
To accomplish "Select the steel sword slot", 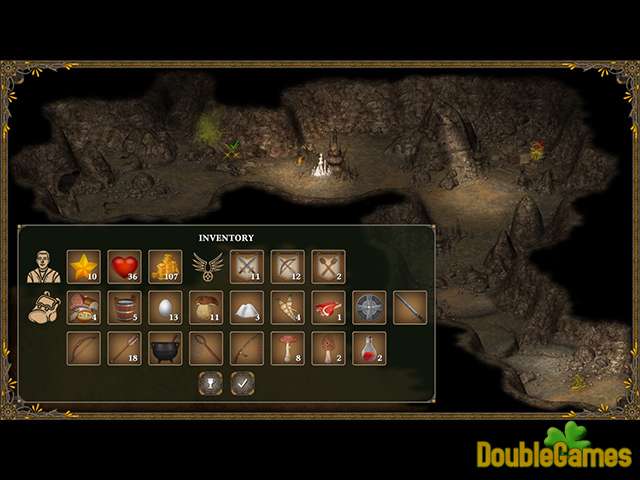I will (410, 307).
